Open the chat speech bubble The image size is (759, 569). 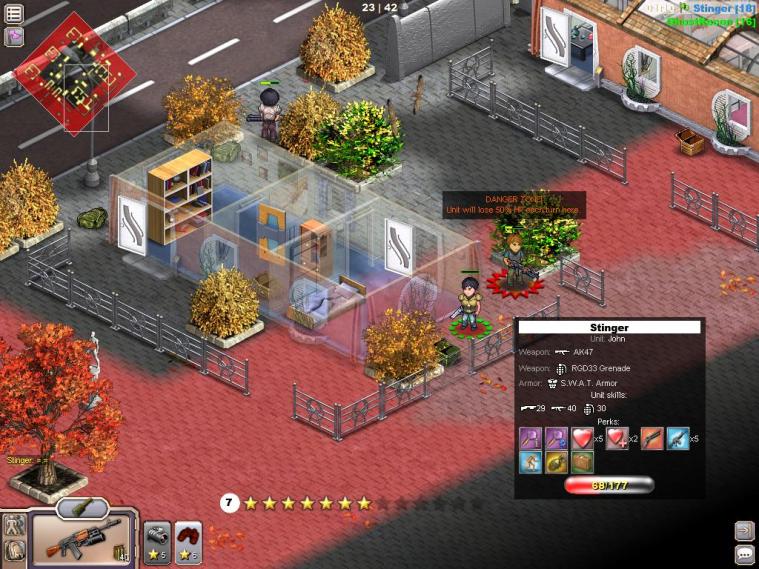(x=744, y=554)
